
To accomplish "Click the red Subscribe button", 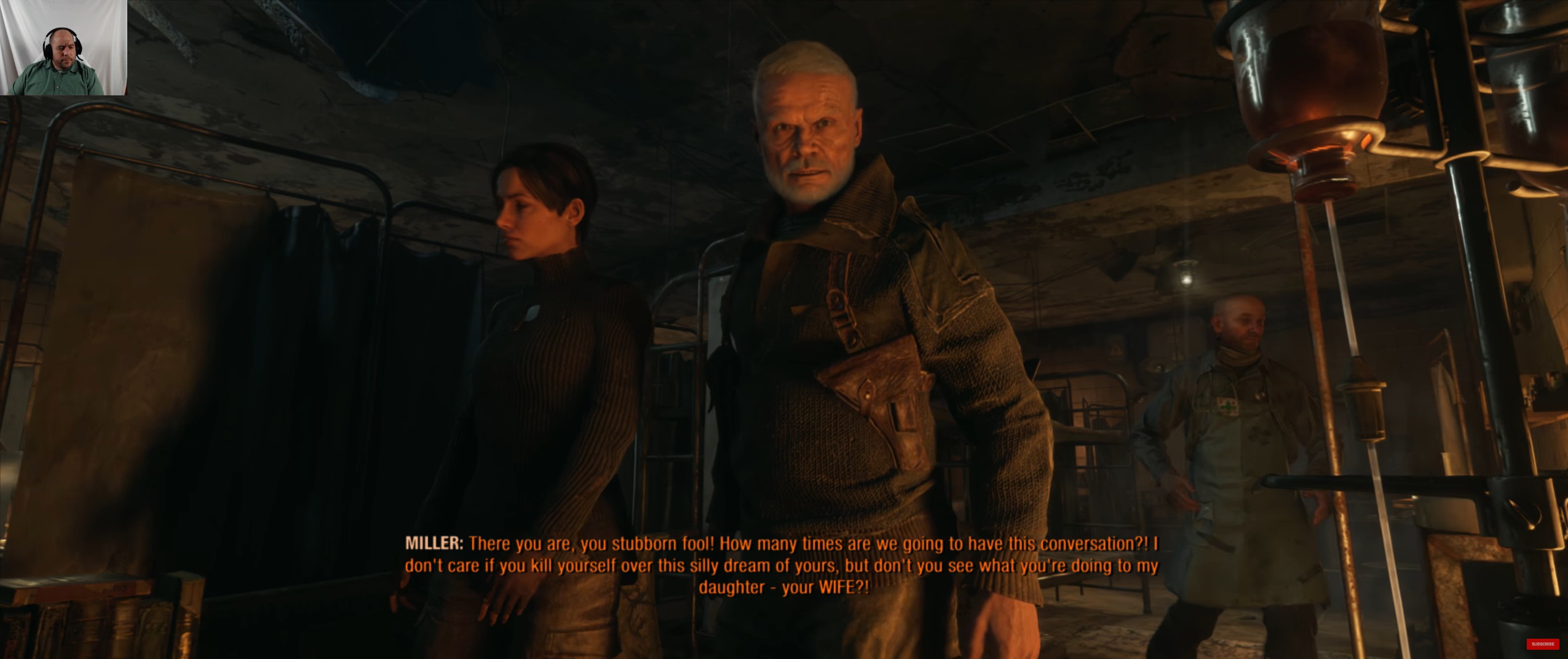I will pos(1542,644).
